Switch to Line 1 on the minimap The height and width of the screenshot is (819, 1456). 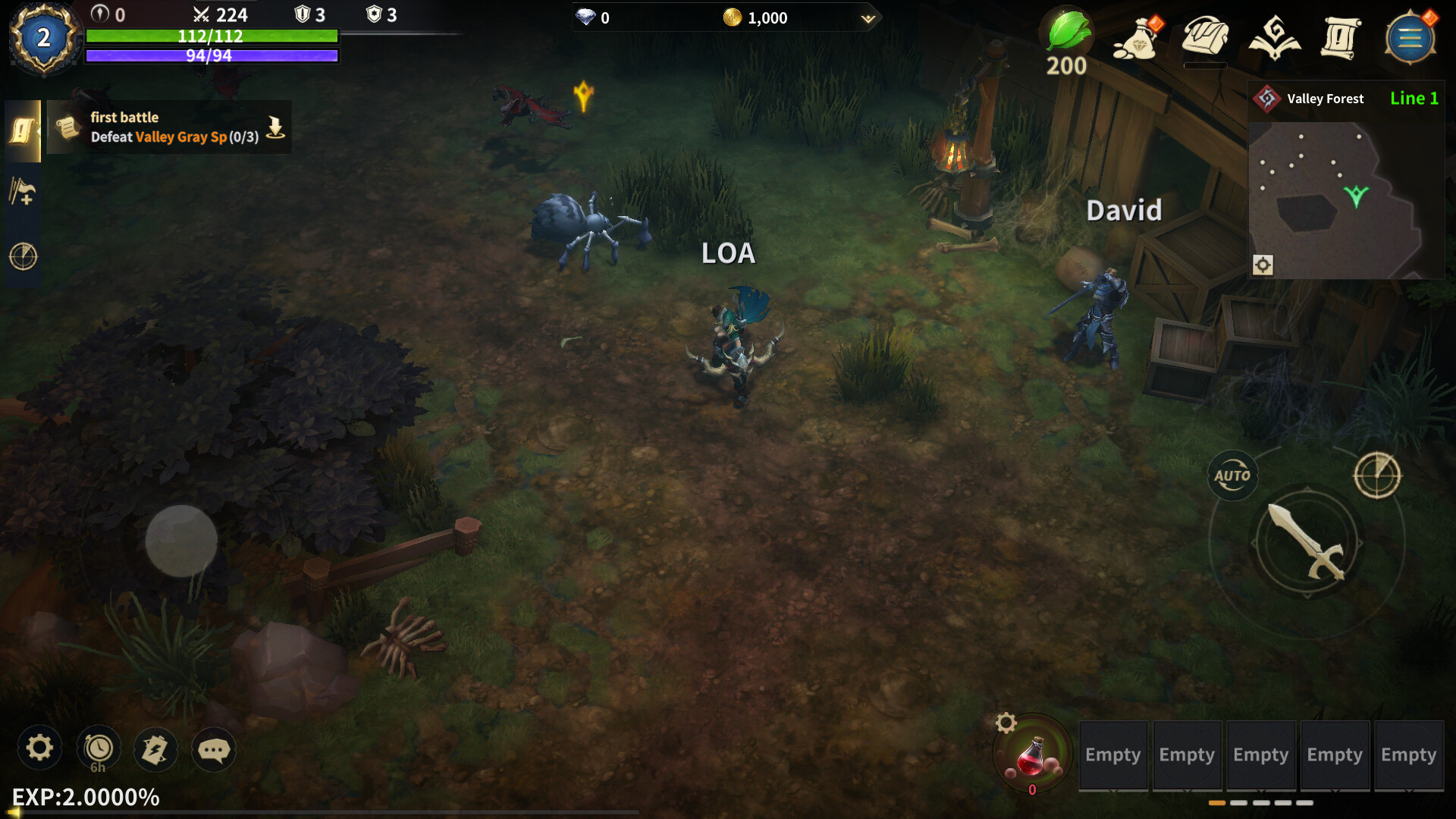coord(1414,98)
